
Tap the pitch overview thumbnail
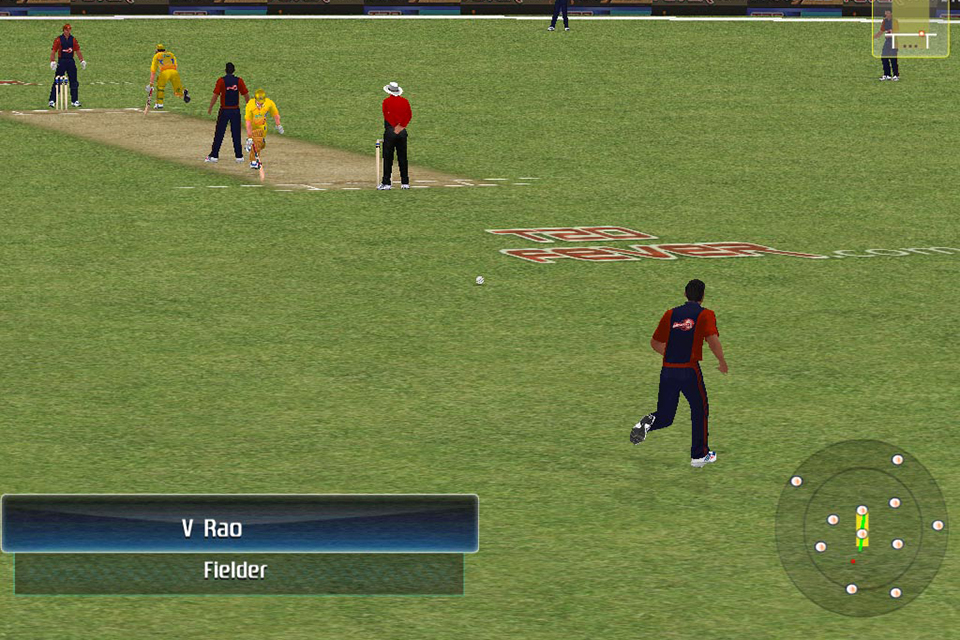pos(910,30)
